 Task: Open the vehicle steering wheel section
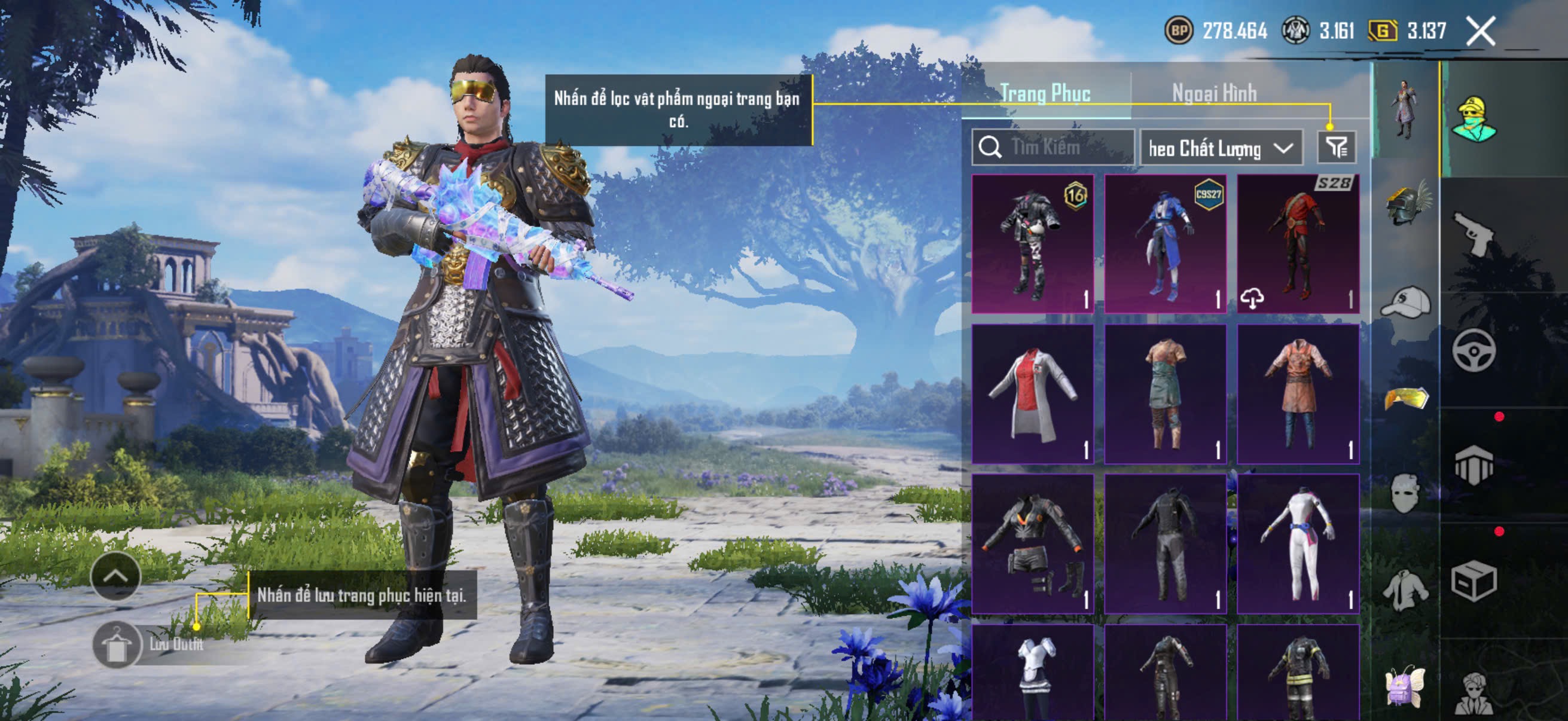pyautogui.click(x=1474, y=350)
